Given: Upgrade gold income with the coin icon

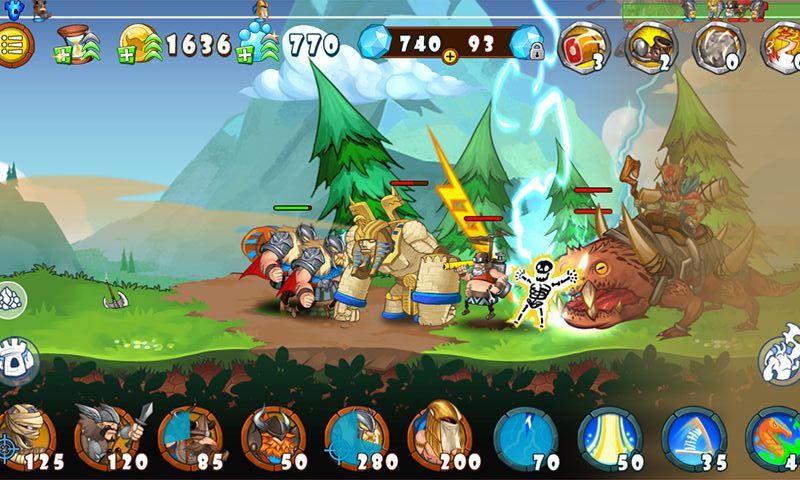Looking at the screenshot, I should 140,44.
